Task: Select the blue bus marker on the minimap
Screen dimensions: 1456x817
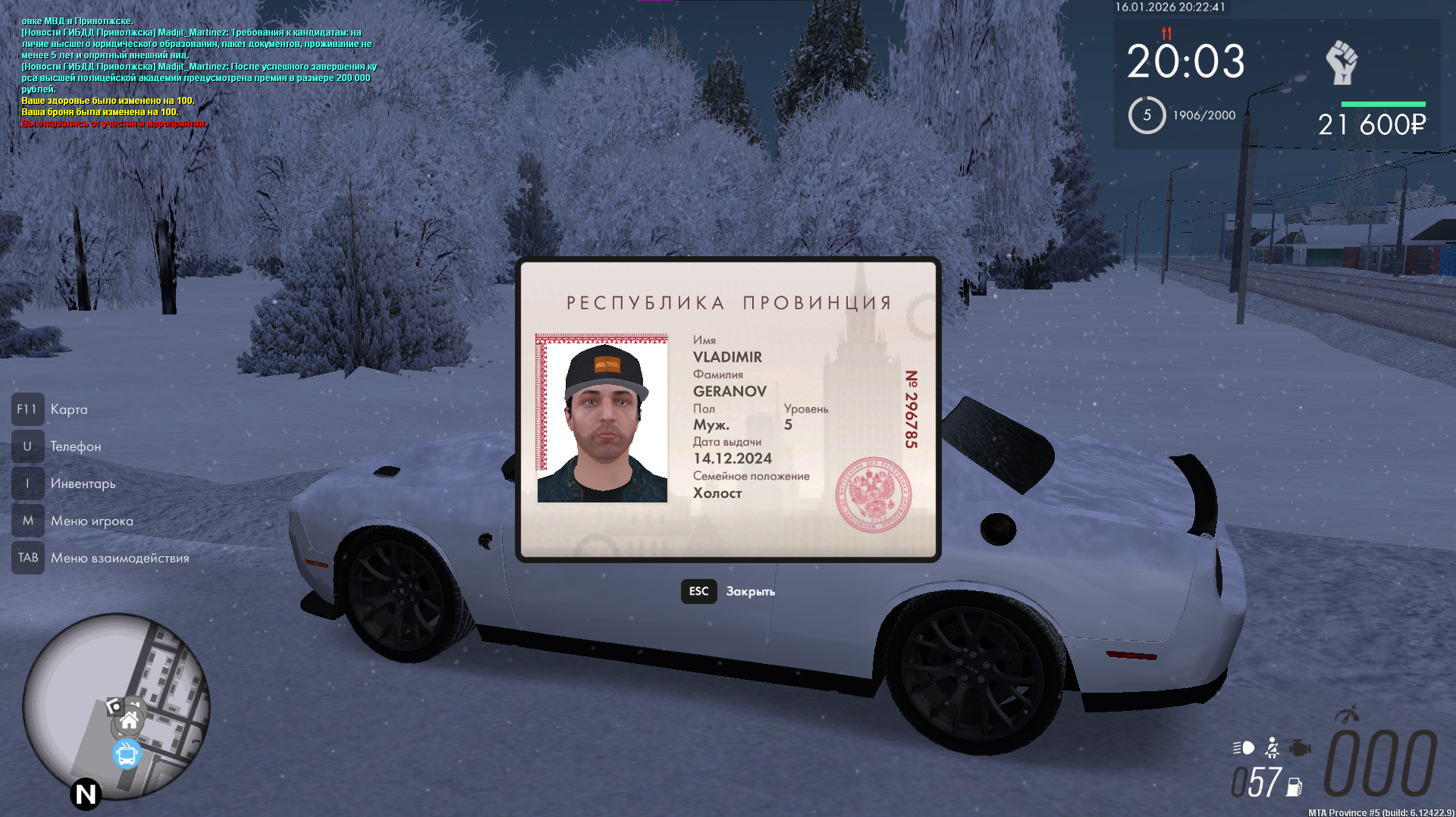Action: tap(127, 755)
